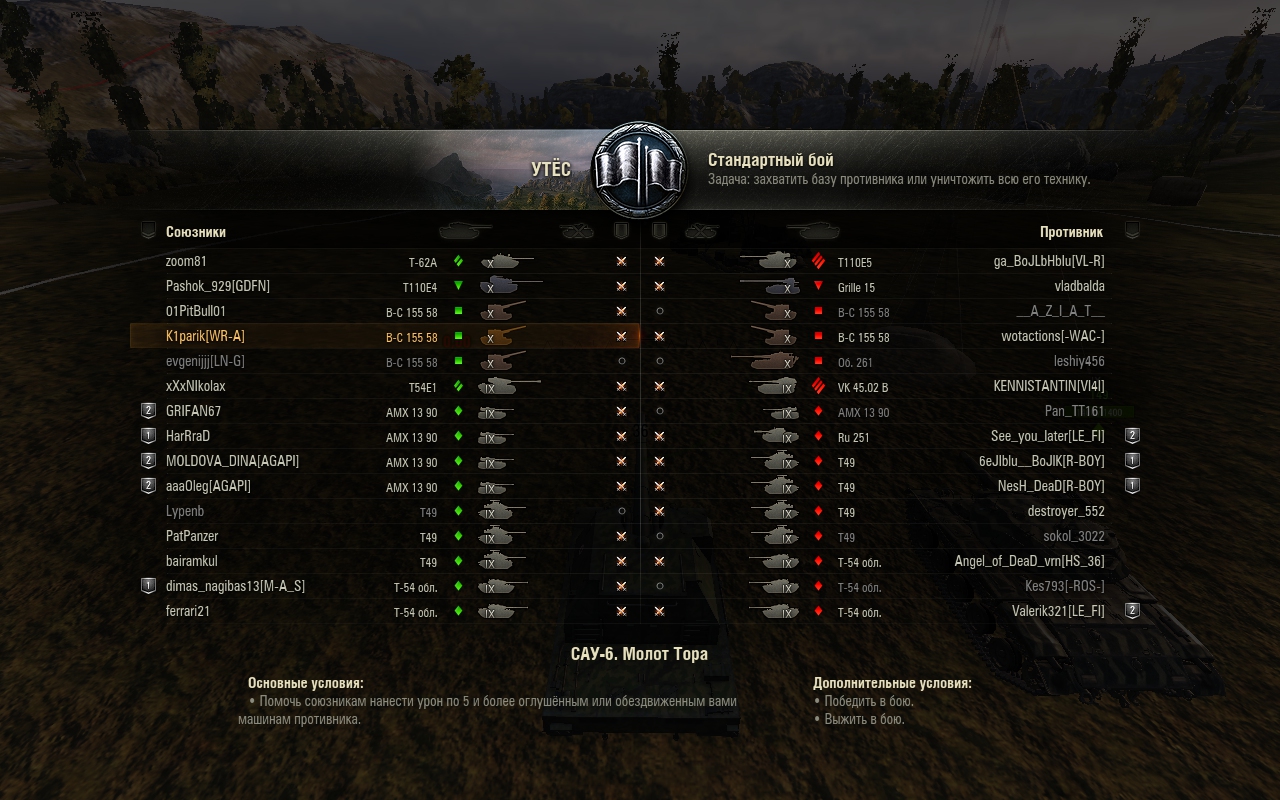Pick See_you_later[LE_FI] in the Ru 251
1280x800 pixels.
[1047, 436]
